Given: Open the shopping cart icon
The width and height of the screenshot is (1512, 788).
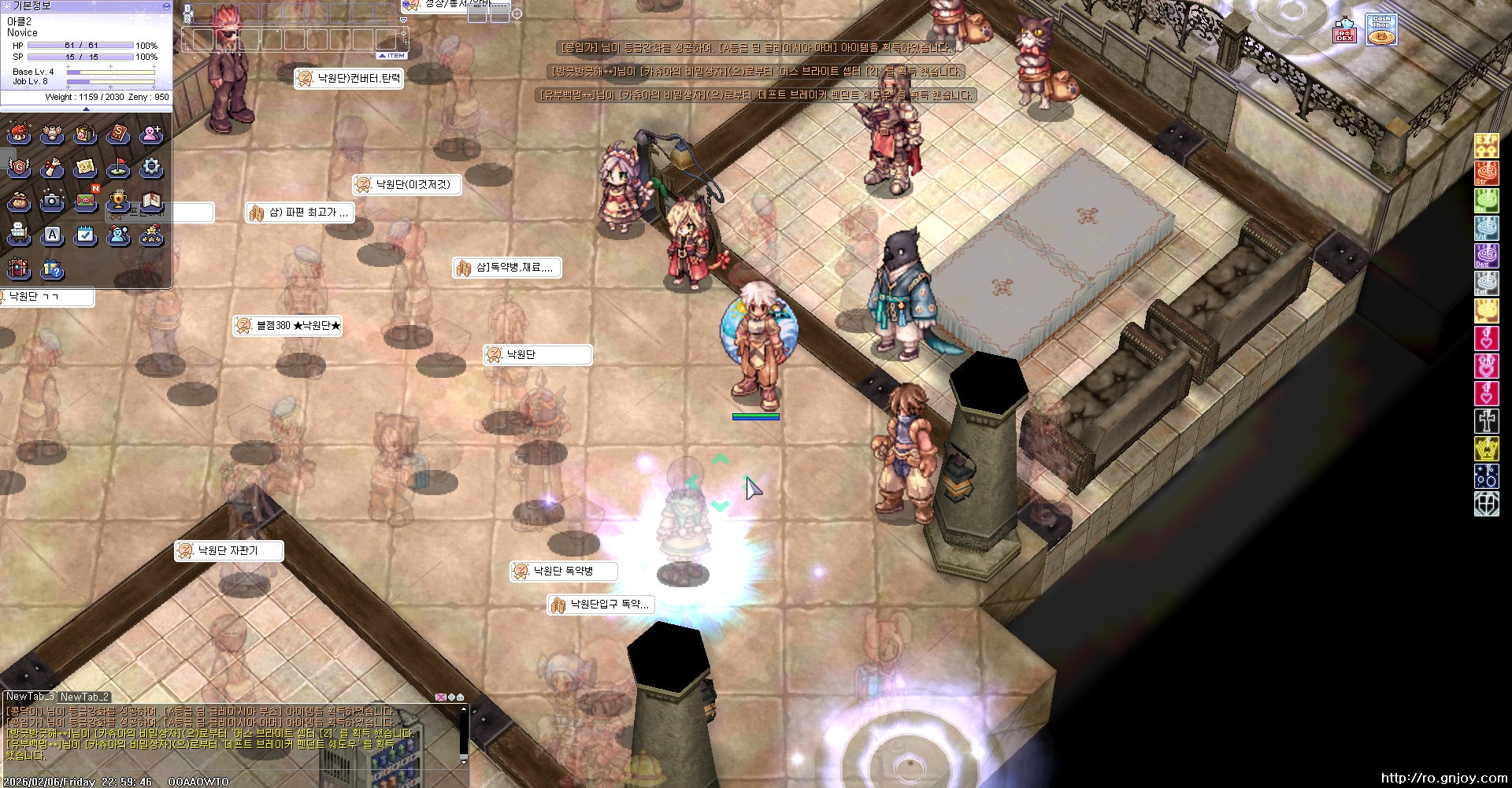Looking at the screenshot, I should coord(19,235).
